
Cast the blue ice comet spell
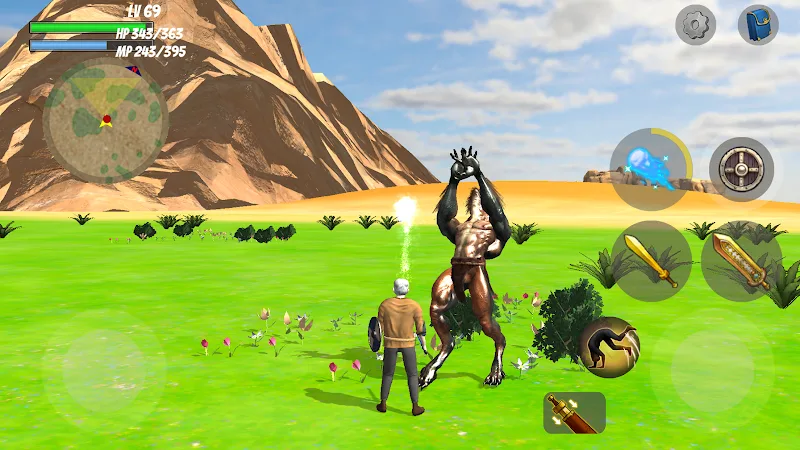tap(650, 168)
